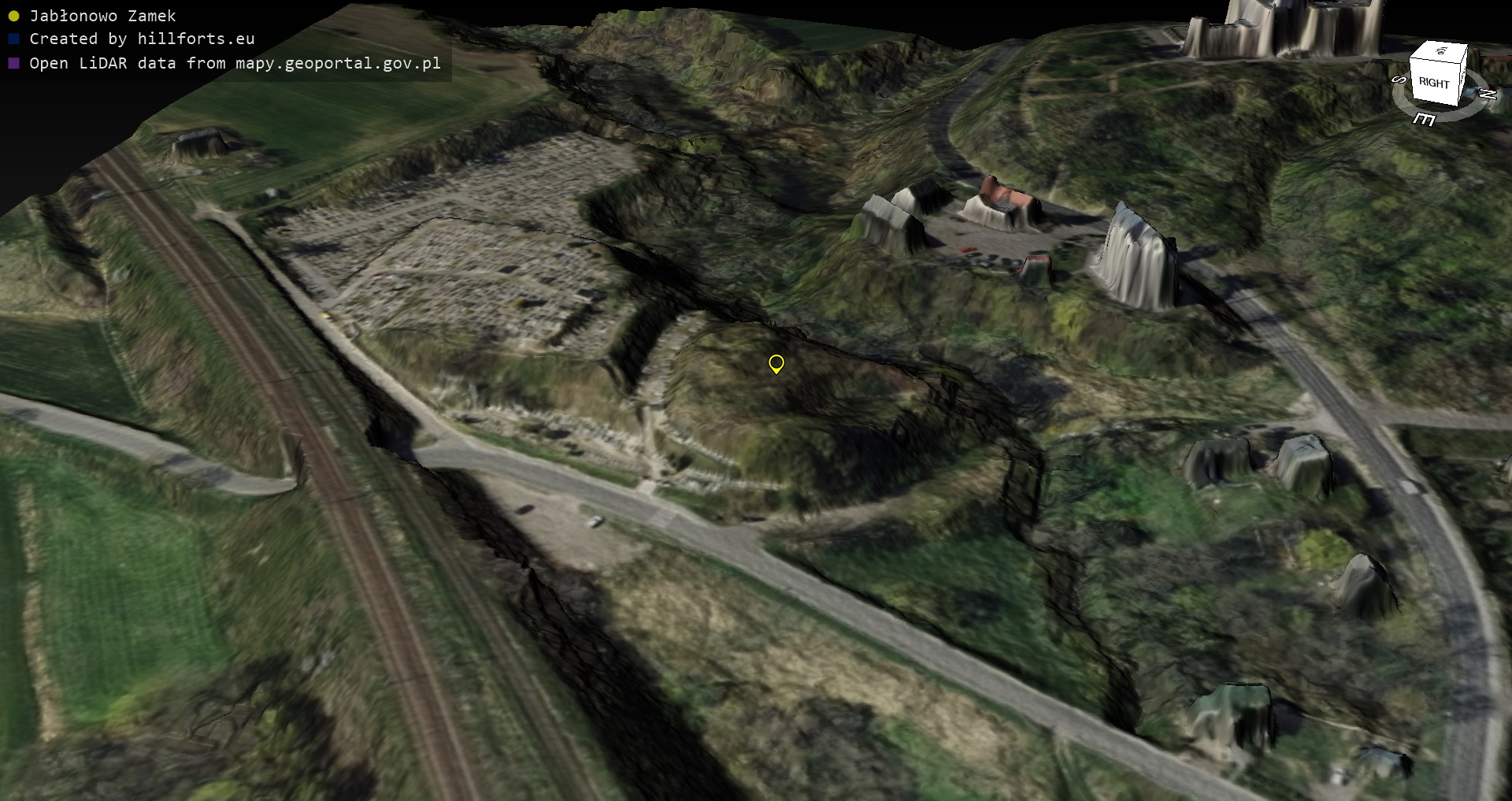Click the S label on the compass ring
Image resolution: width=1512 pixels, height=801 pixels.
tap(1399, 80)
